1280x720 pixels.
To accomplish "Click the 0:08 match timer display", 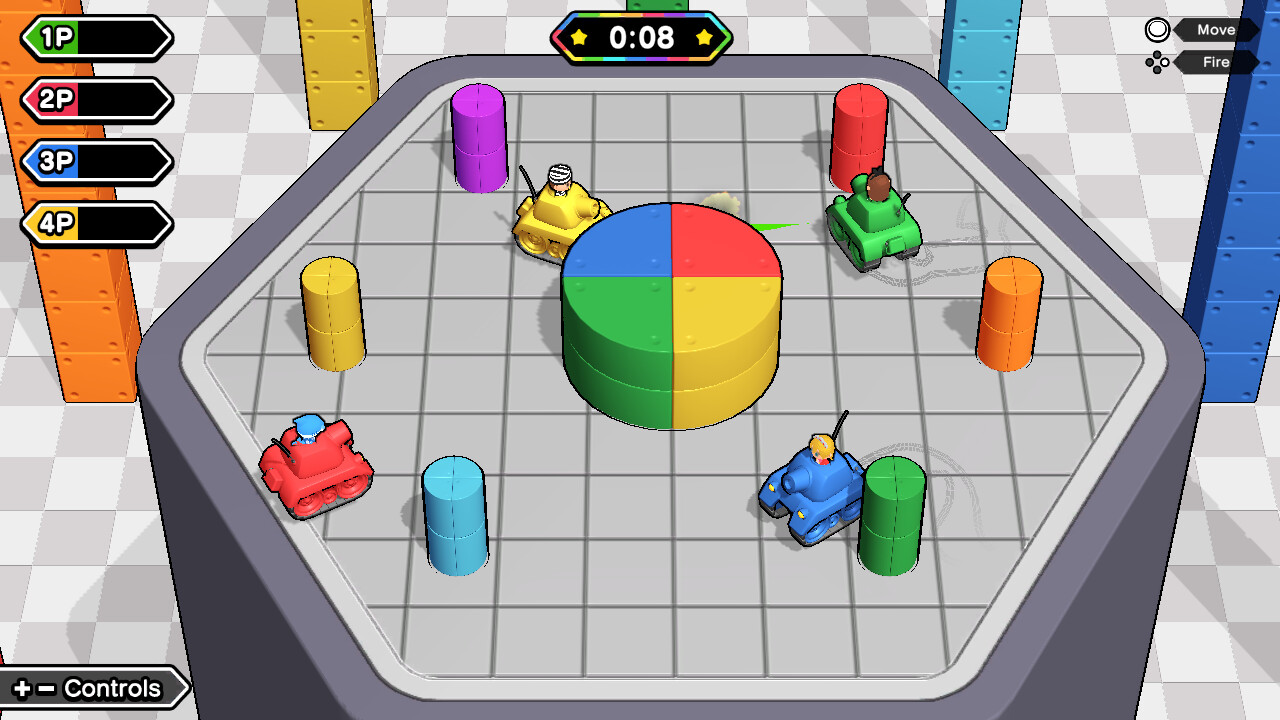I will (641, 38).
